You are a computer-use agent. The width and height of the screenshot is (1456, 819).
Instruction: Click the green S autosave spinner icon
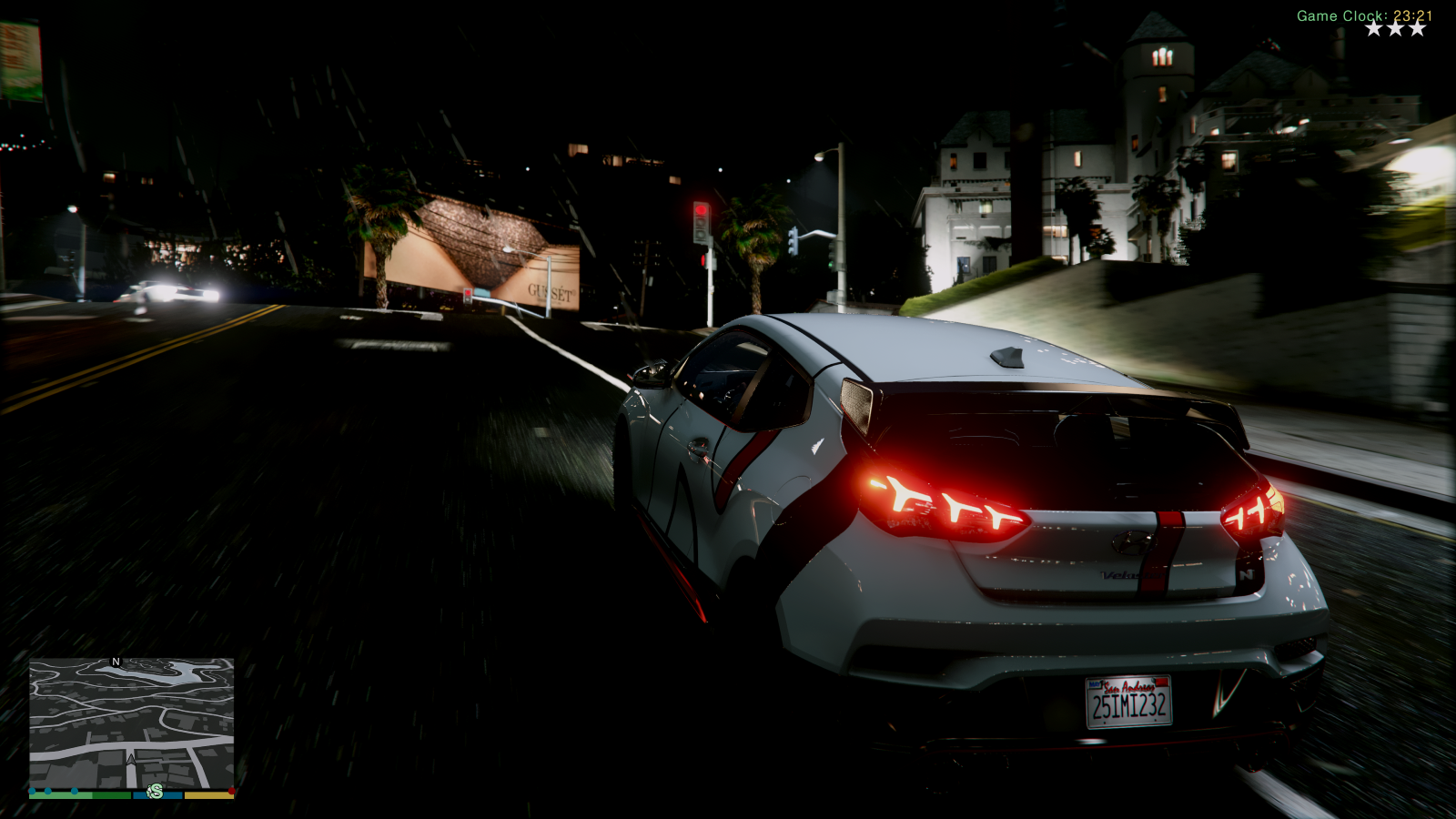155,791
